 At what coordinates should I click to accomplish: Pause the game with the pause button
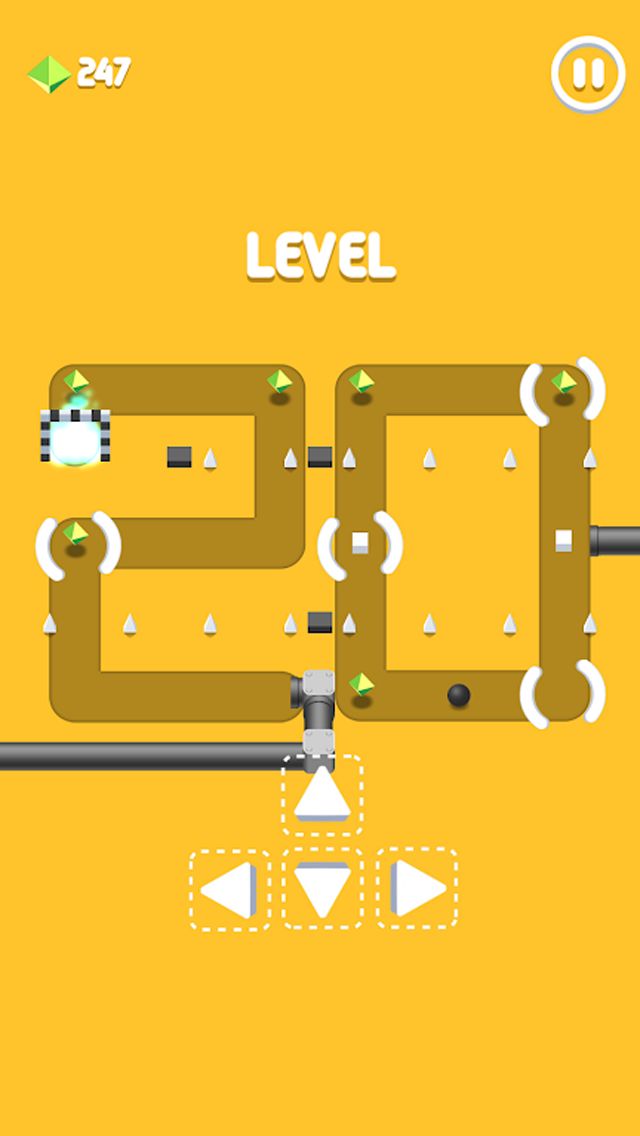coord(588,73)
